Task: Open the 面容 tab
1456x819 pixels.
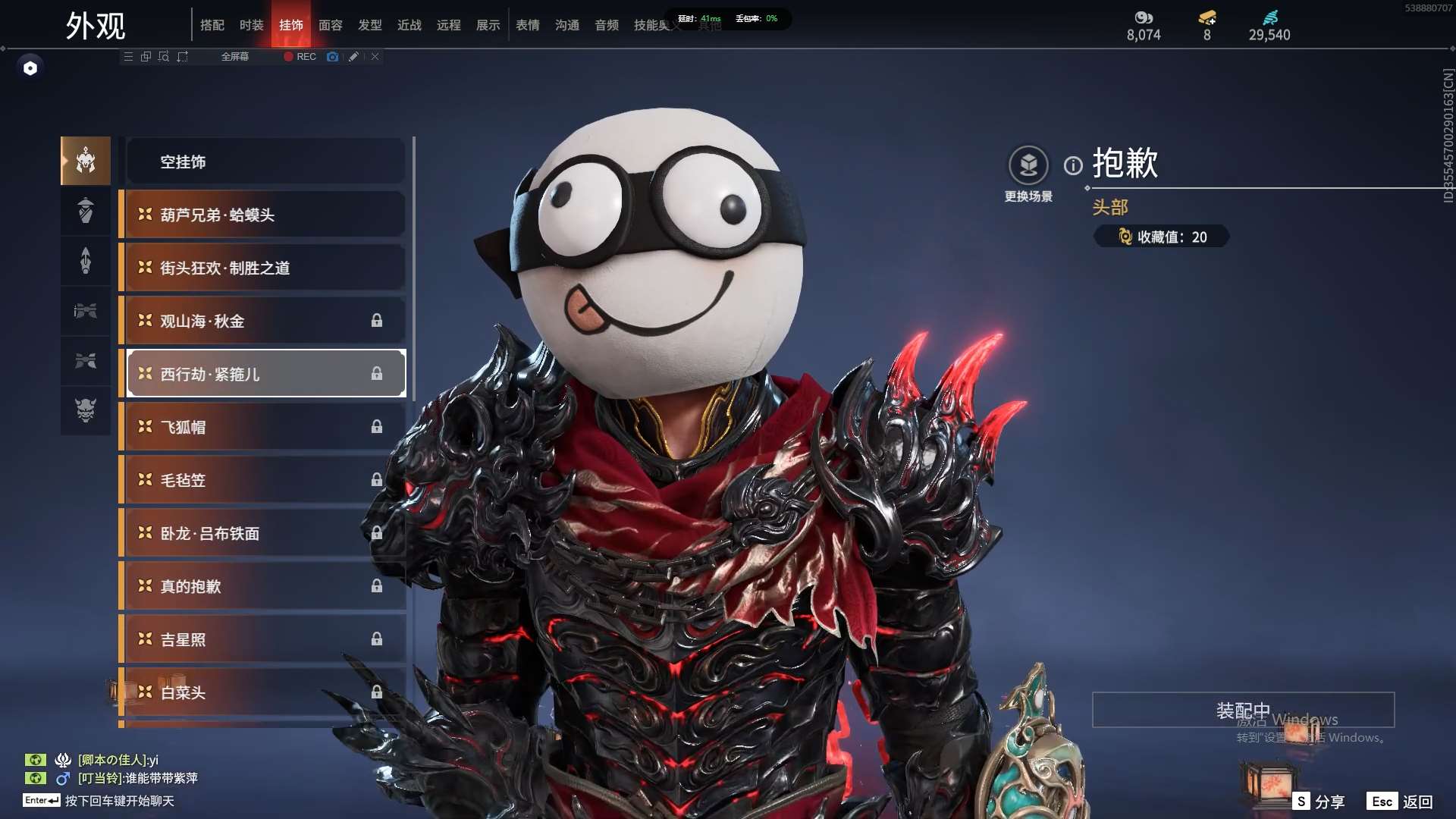Action: (x=330, y=25)
